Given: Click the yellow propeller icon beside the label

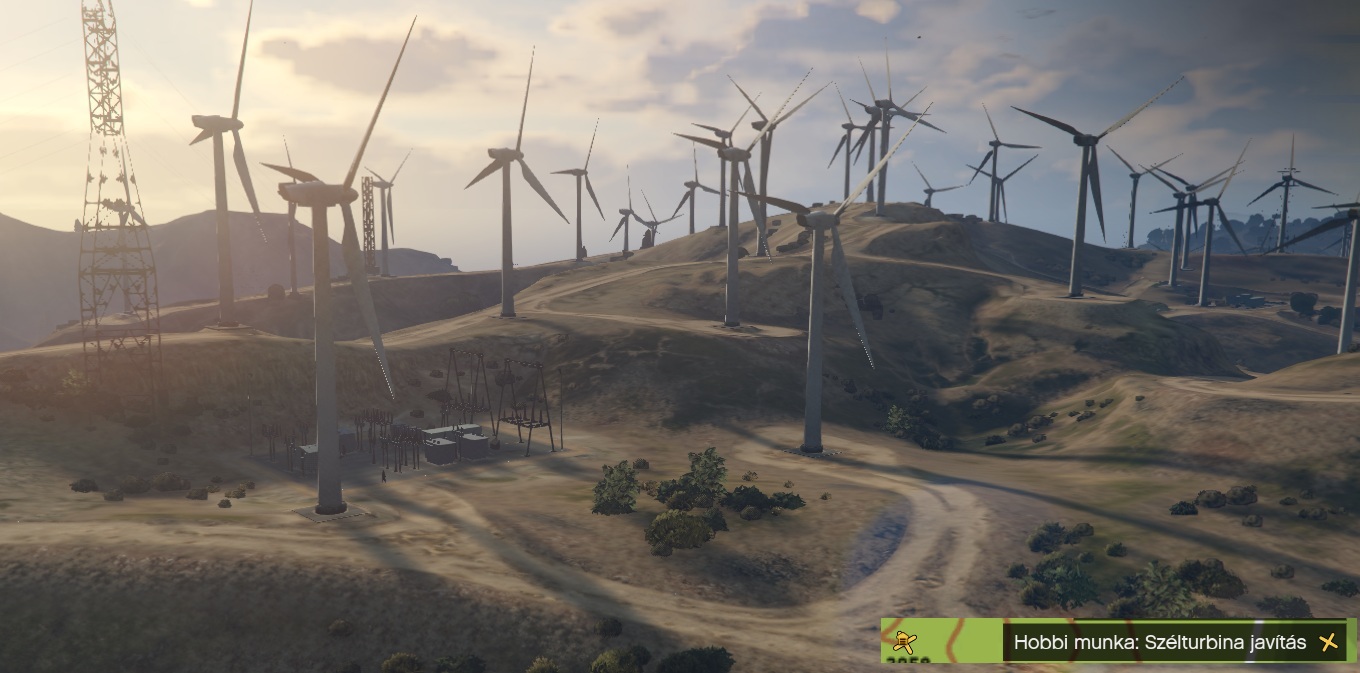Looking at the screenshot, I should coord(1328,642).
